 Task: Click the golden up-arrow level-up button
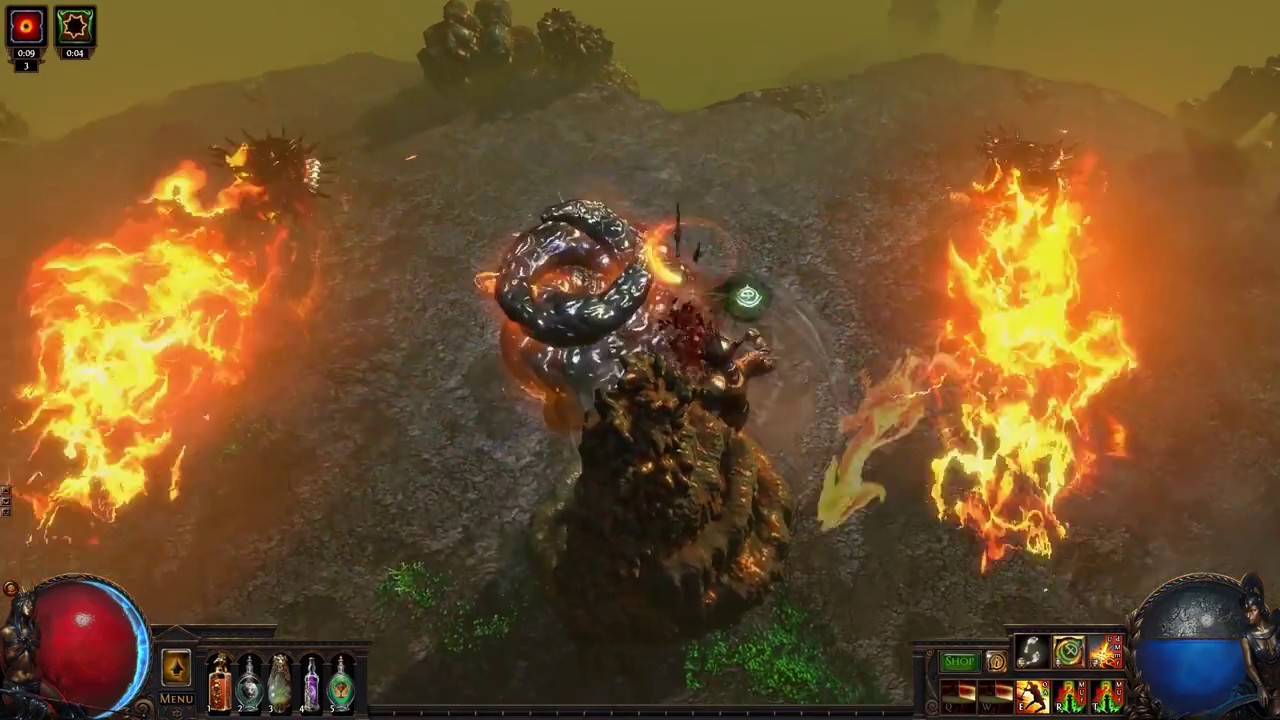[x=176, y=667]
